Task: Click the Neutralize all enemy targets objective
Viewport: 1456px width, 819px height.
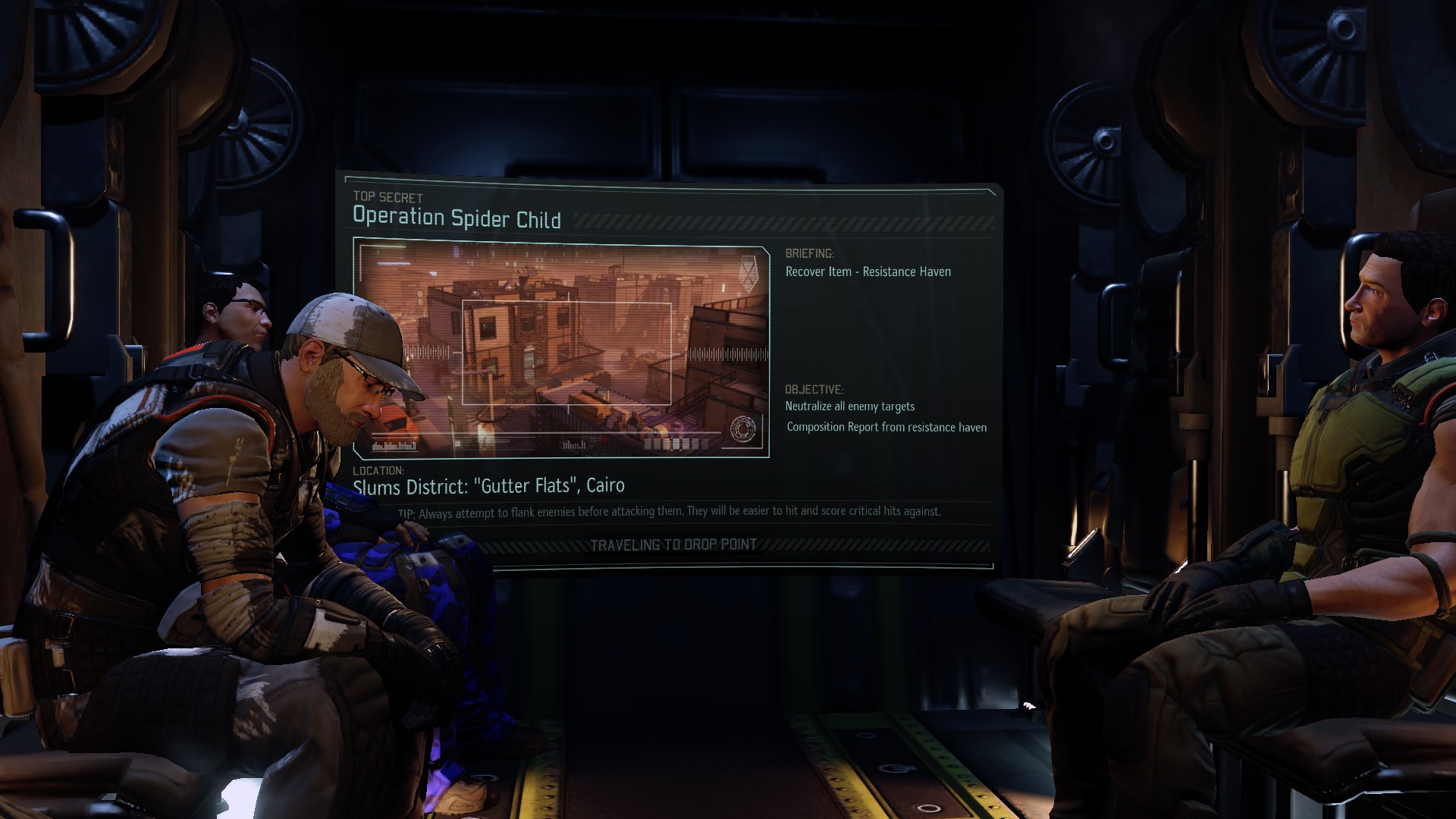Action: 849,406
